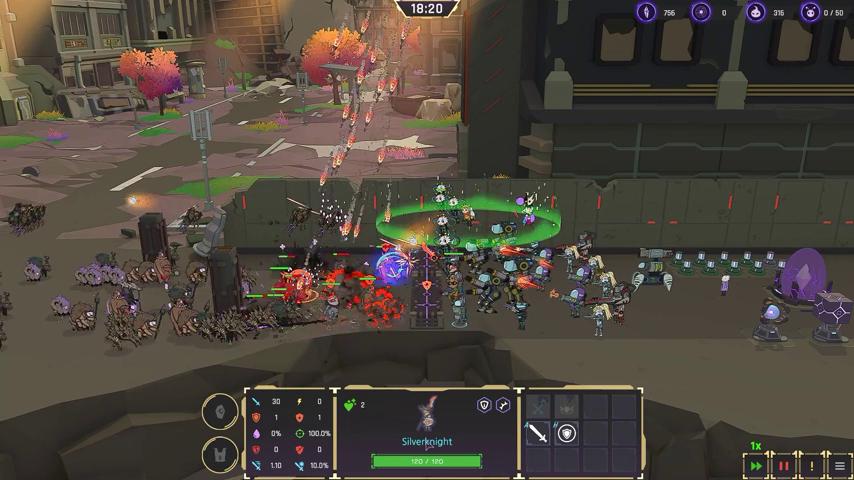
Task: Open the exclamation mark alerts button
Action: tap(812, 466)
